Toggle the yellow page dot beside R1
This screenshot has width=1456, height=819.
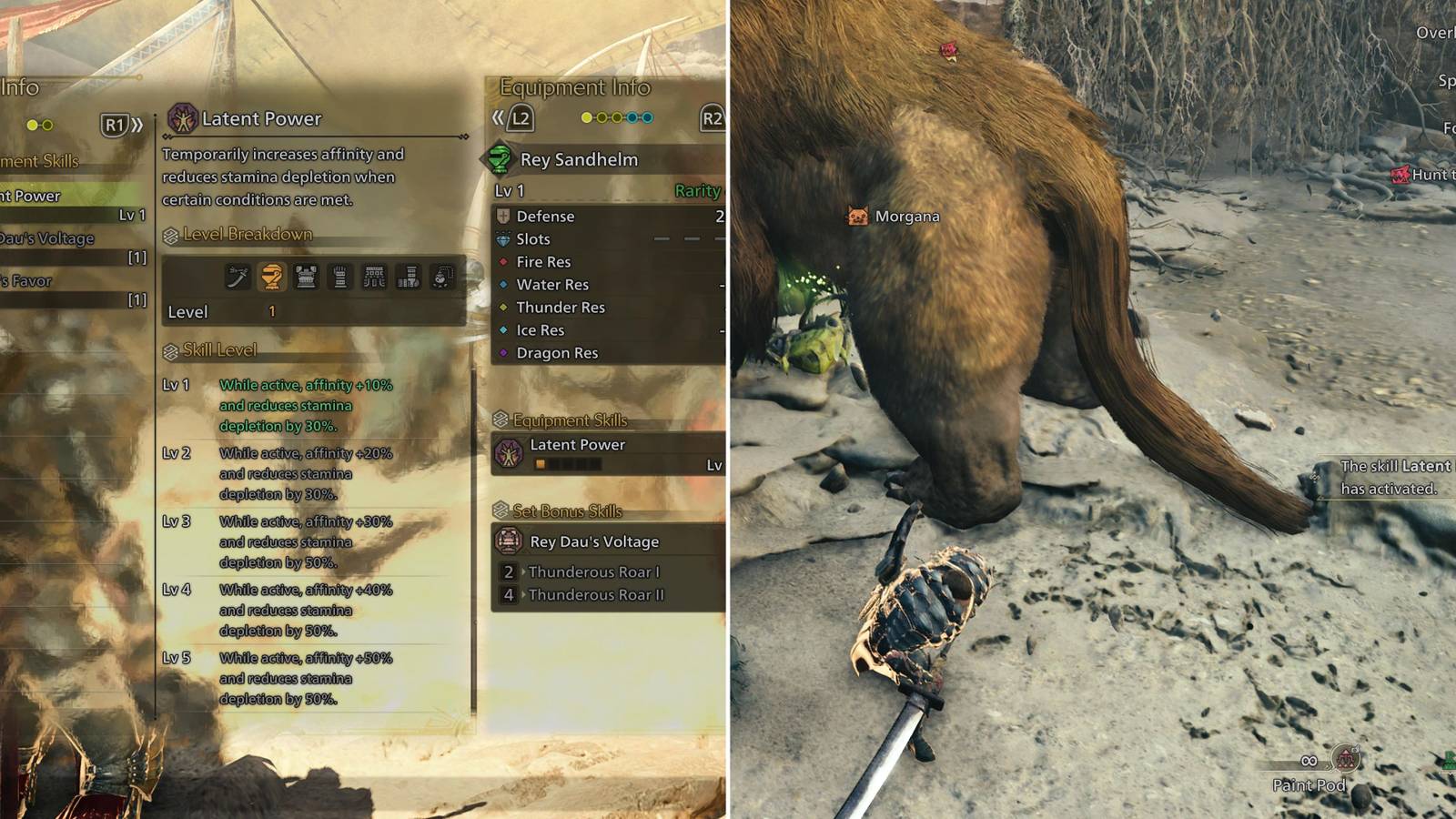tap(33, 125)
